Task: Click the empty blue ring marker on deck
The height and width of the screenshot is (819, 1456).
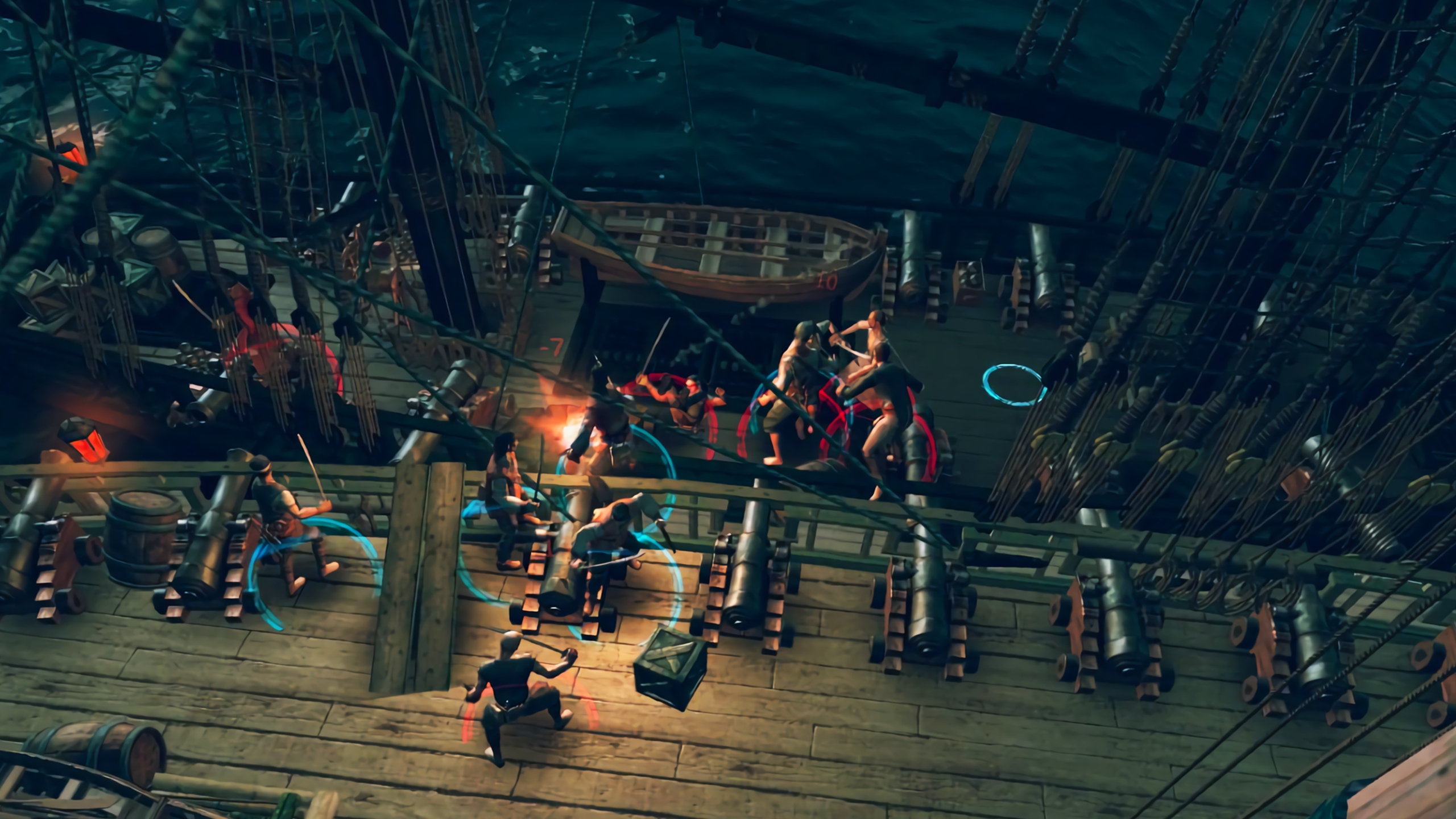Action: [1015, 385]
